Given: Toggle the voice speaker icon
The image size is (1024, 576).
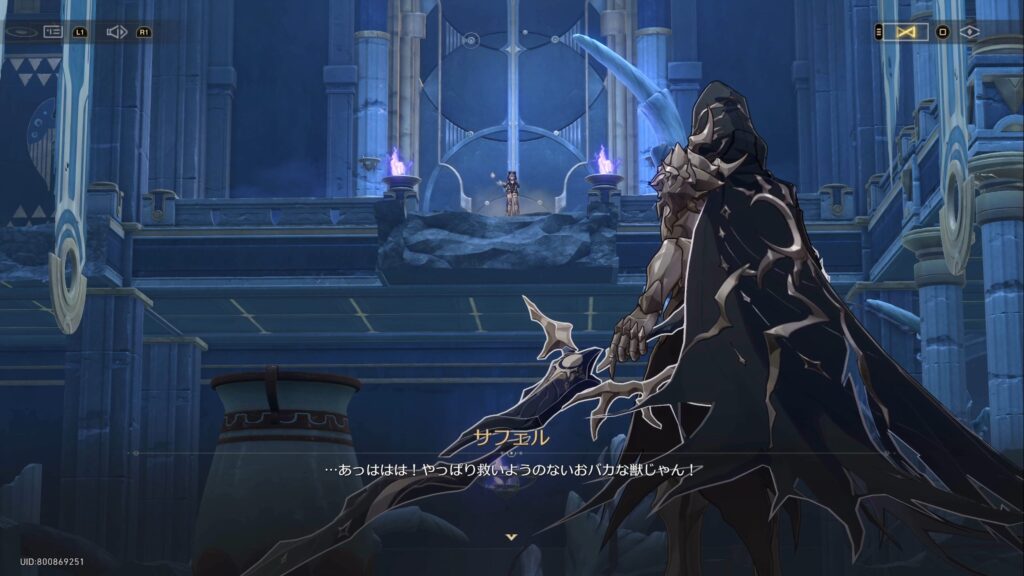Looking at the screenshot, I should (115, 32).
